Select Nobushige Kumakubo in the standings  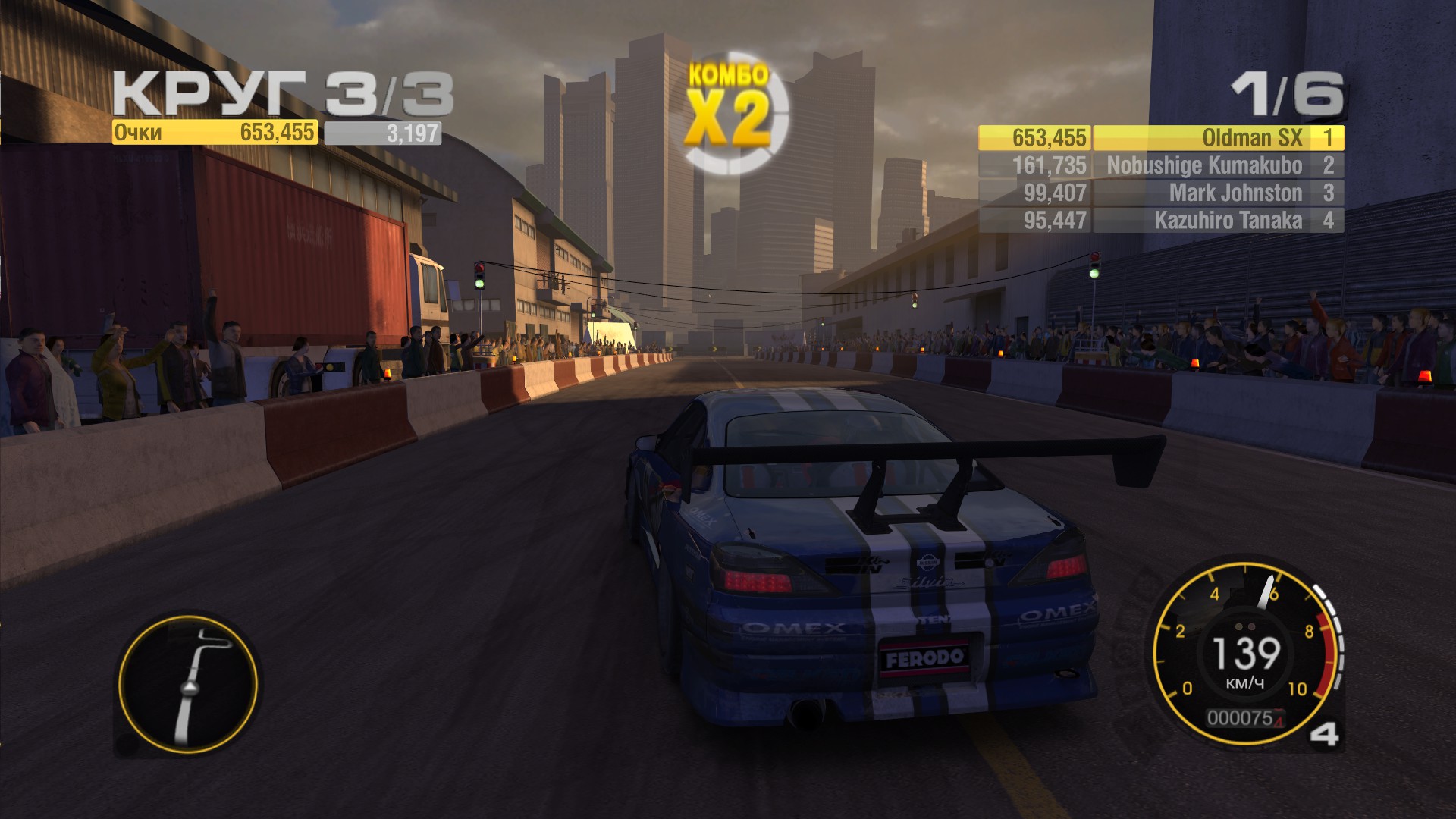(x=1160, y=165)
